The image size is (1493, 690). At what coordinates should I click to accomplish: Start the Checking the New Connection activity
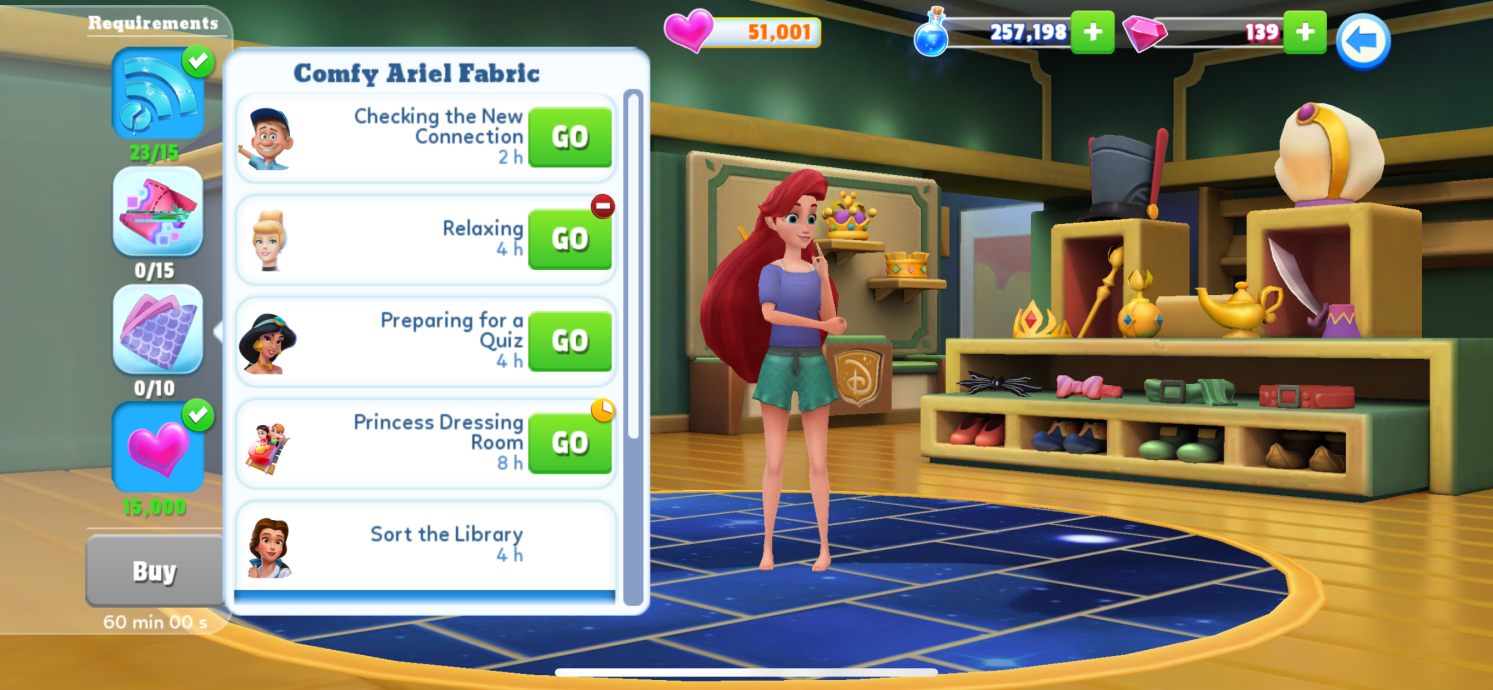pos(569,137)
